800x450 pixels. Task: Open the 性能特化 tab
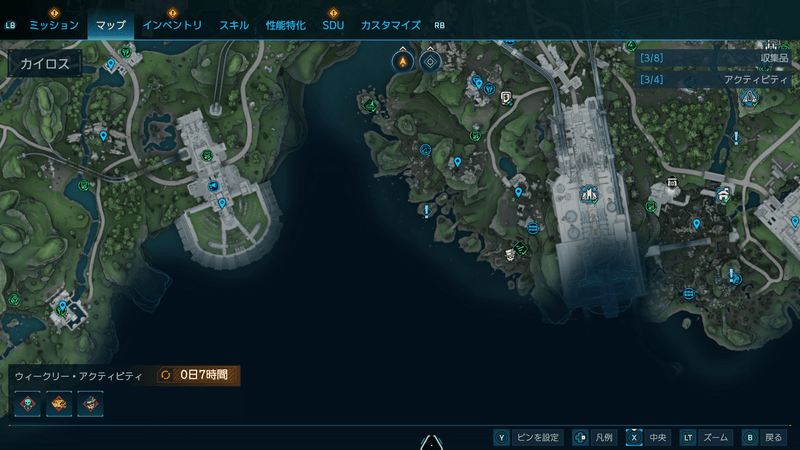tap(287, 25)
